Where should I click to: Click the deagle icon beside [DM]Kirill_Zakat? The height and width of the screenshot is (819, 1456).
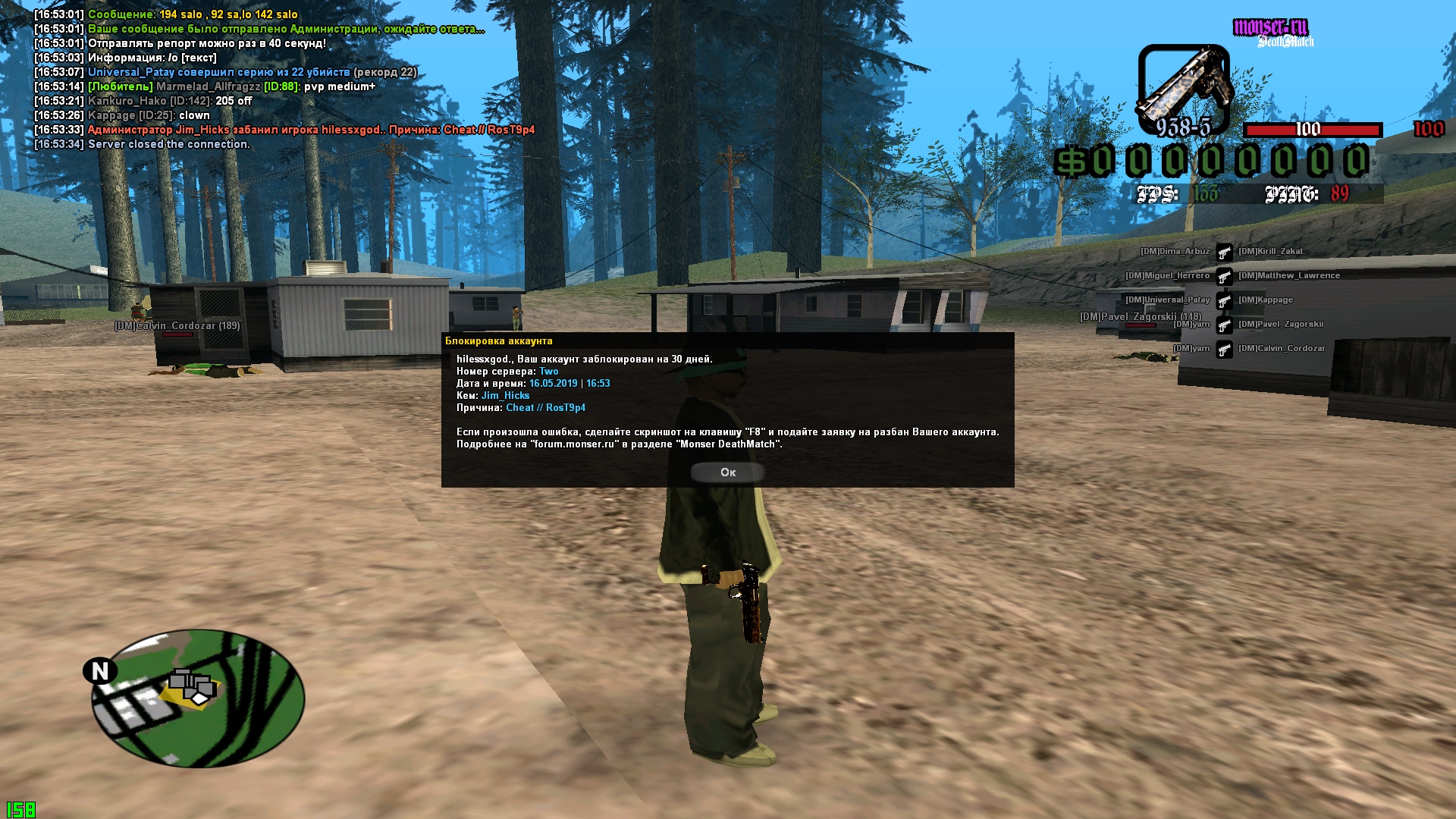[x=1226, y=252]
